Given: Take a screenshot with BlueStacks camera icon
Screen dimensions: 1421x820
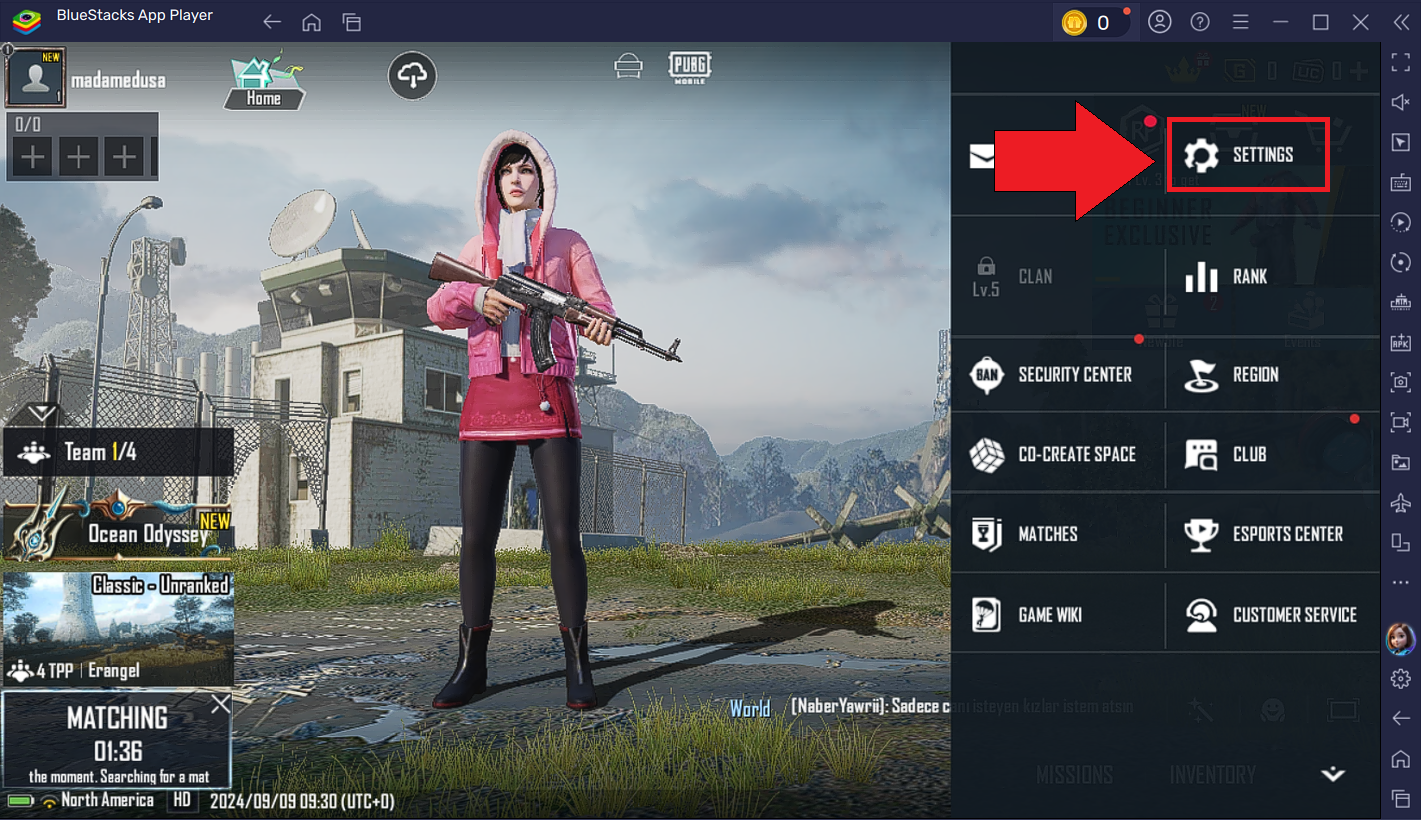Looking at the screenshot, I should click(1400, 382).
